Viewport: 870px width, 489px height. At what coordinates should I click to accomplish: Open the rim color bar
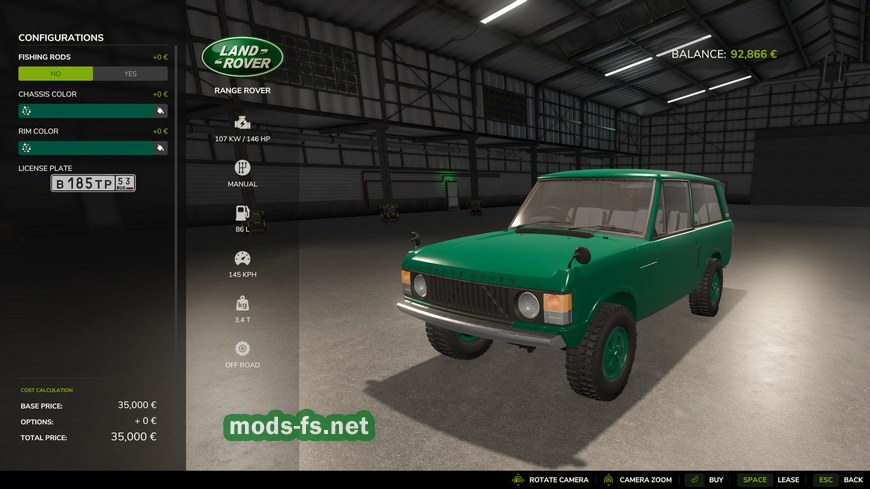85,148
